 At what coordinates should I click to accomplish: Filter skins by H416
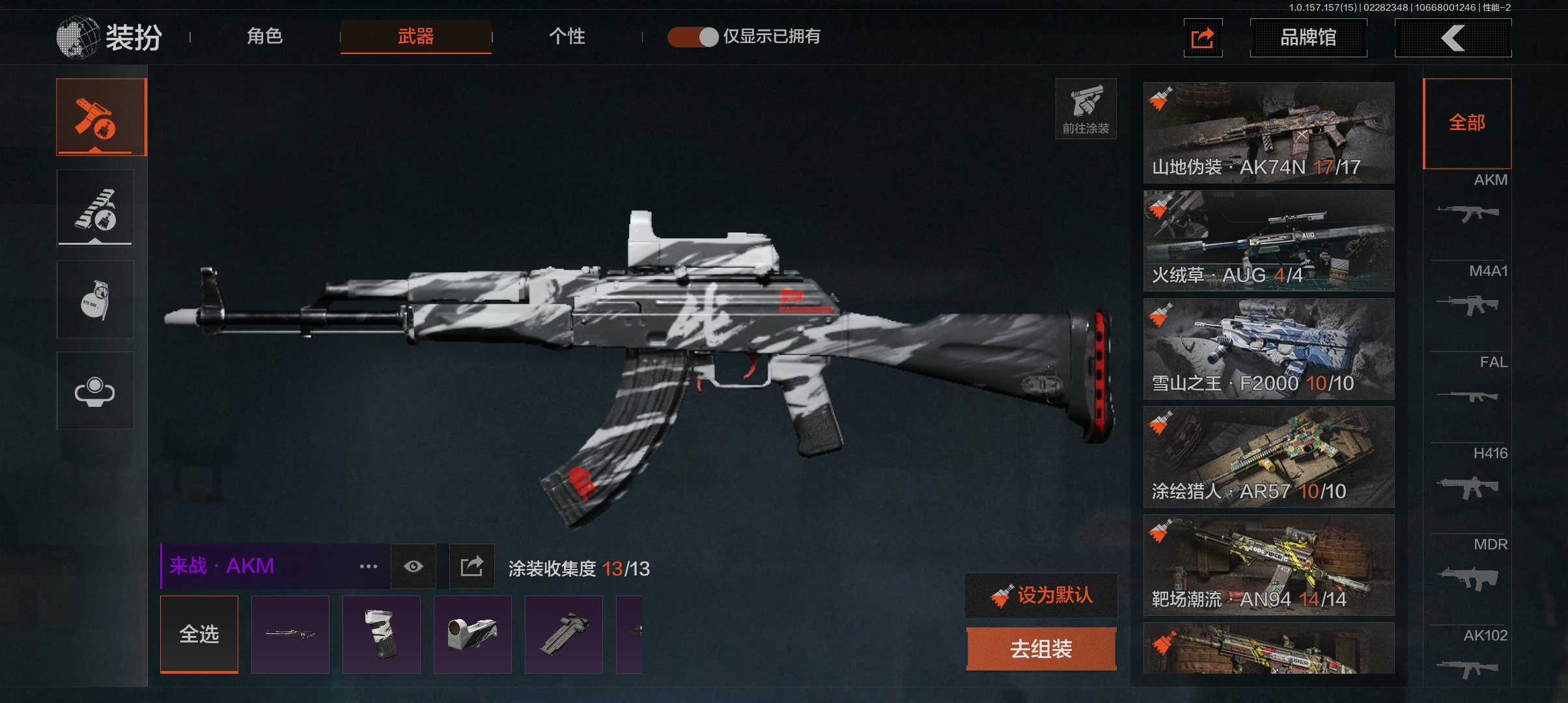coord(1468,475)
